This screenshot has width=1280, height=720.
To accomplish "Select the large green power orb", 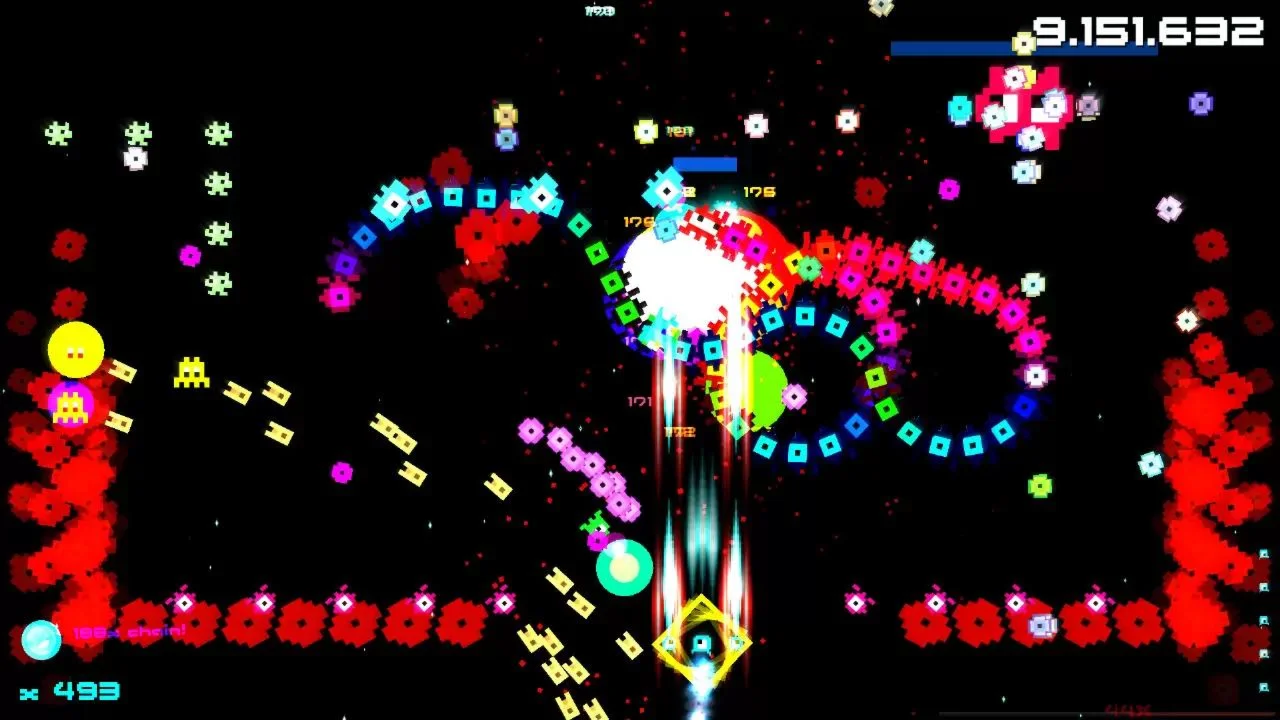I will (x=766, y=388).
